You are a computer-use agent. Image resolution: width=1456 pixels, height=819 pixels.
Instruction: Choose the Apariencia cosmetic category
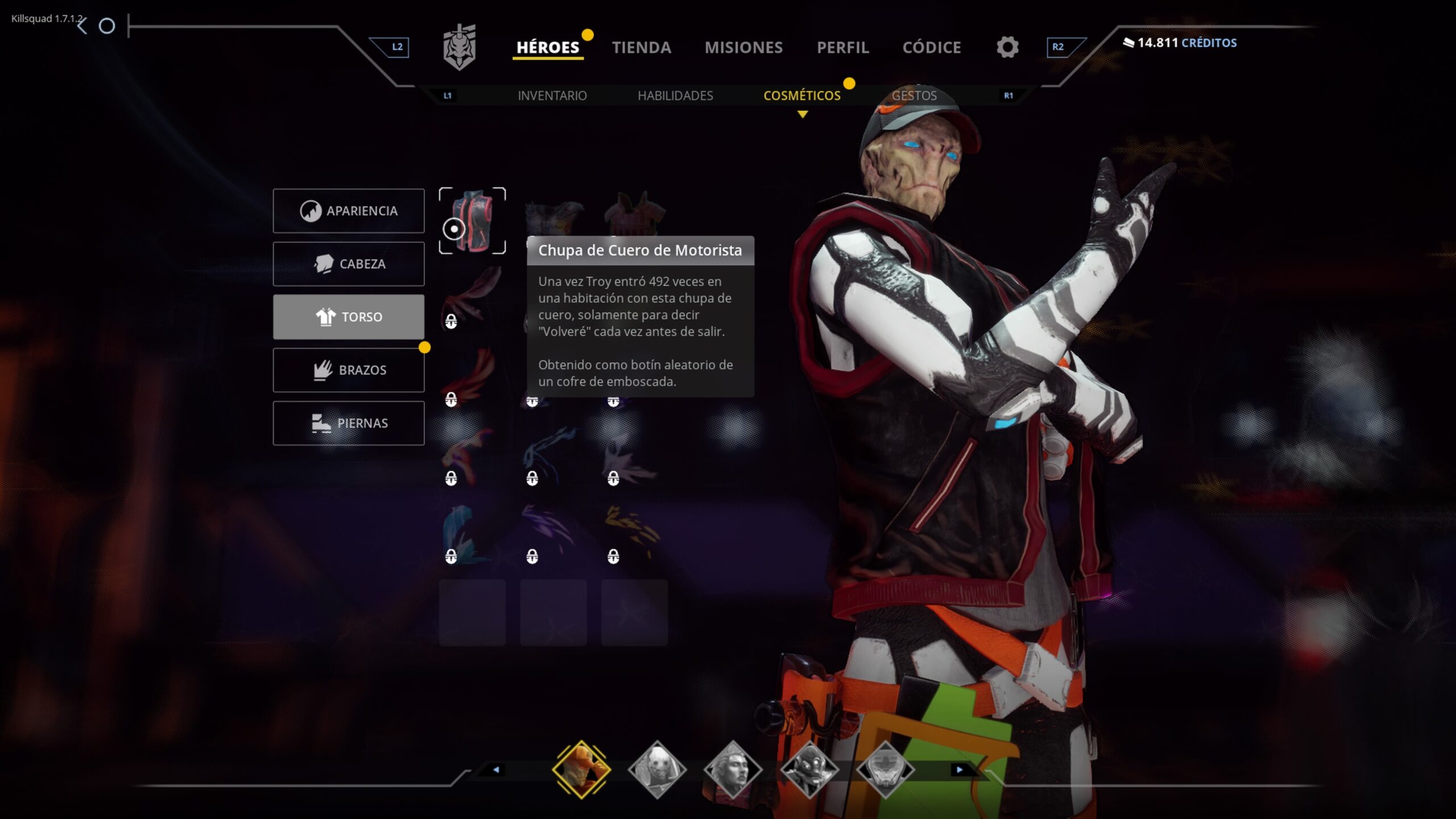[x=349, y=211]
